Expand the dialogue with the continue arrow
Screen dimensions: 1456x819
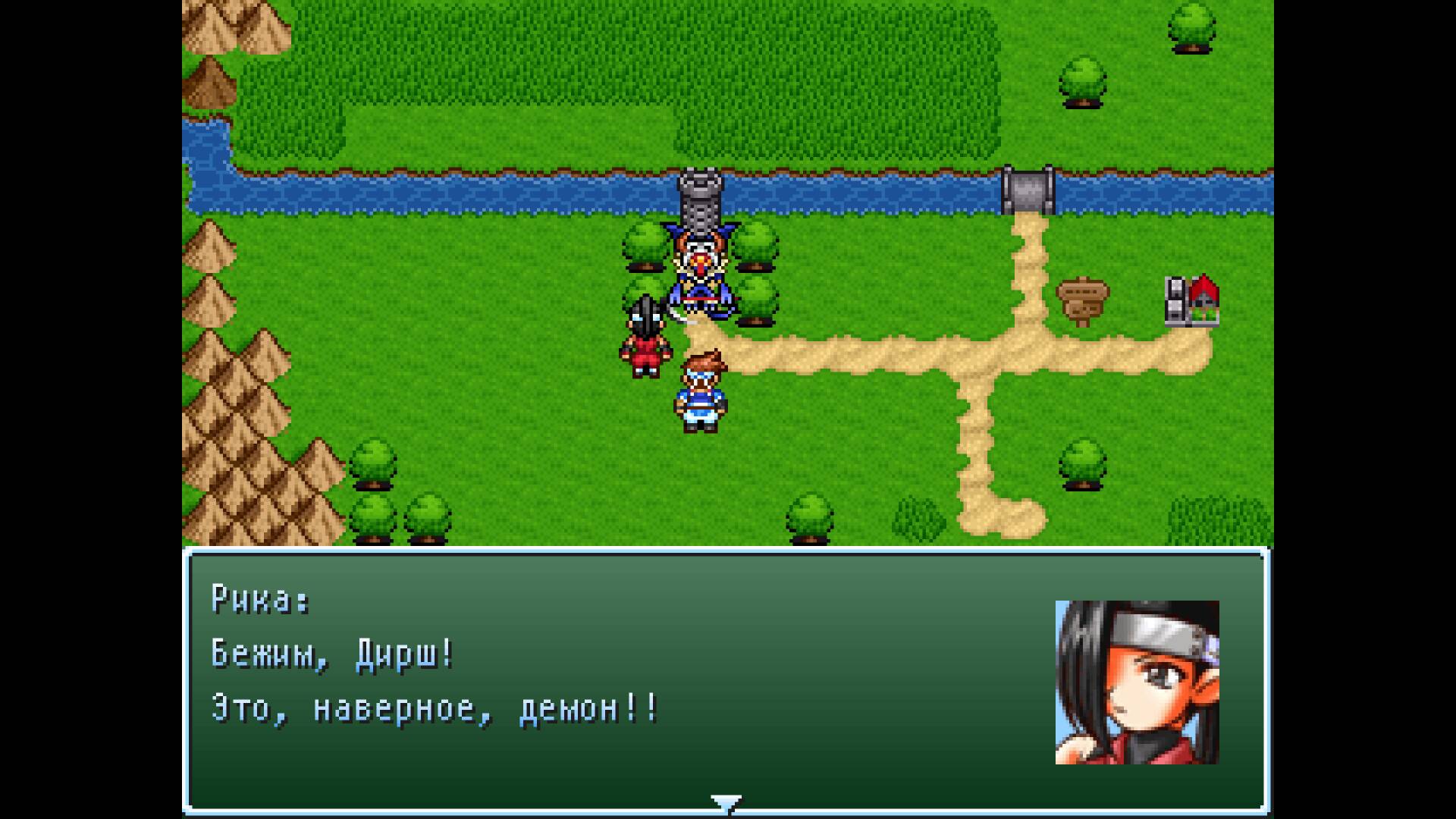pyautogui.click(x=726, y=799)
